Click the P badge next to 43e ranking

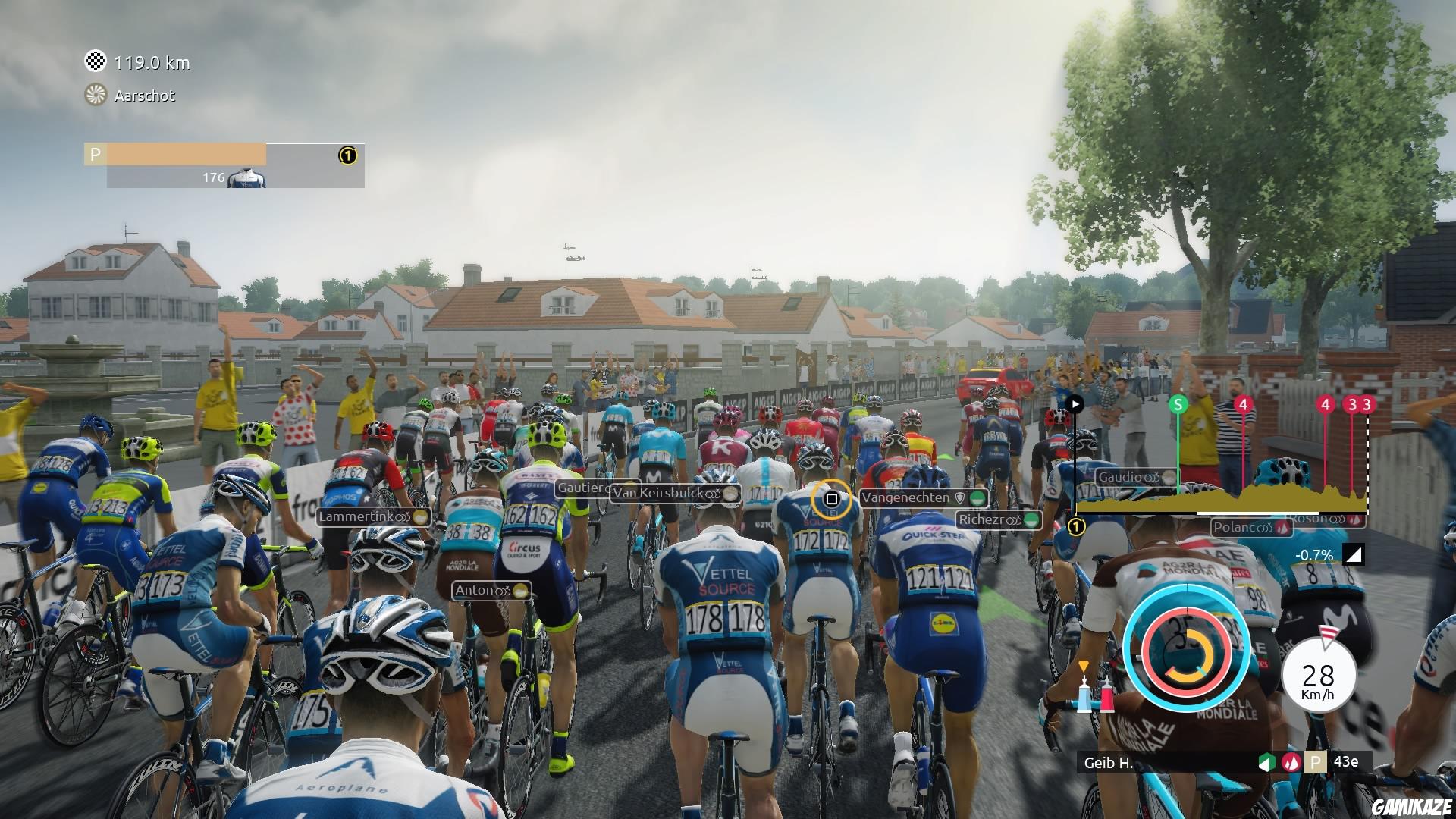coord(1315,764)
